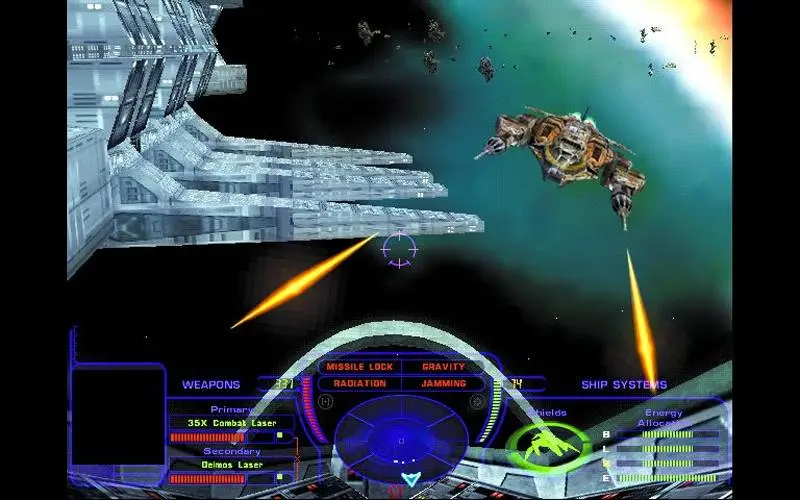800x500 pixels.
Task: Select the Deimos Laser secondary weapon
Action: [x=230, y=464]
